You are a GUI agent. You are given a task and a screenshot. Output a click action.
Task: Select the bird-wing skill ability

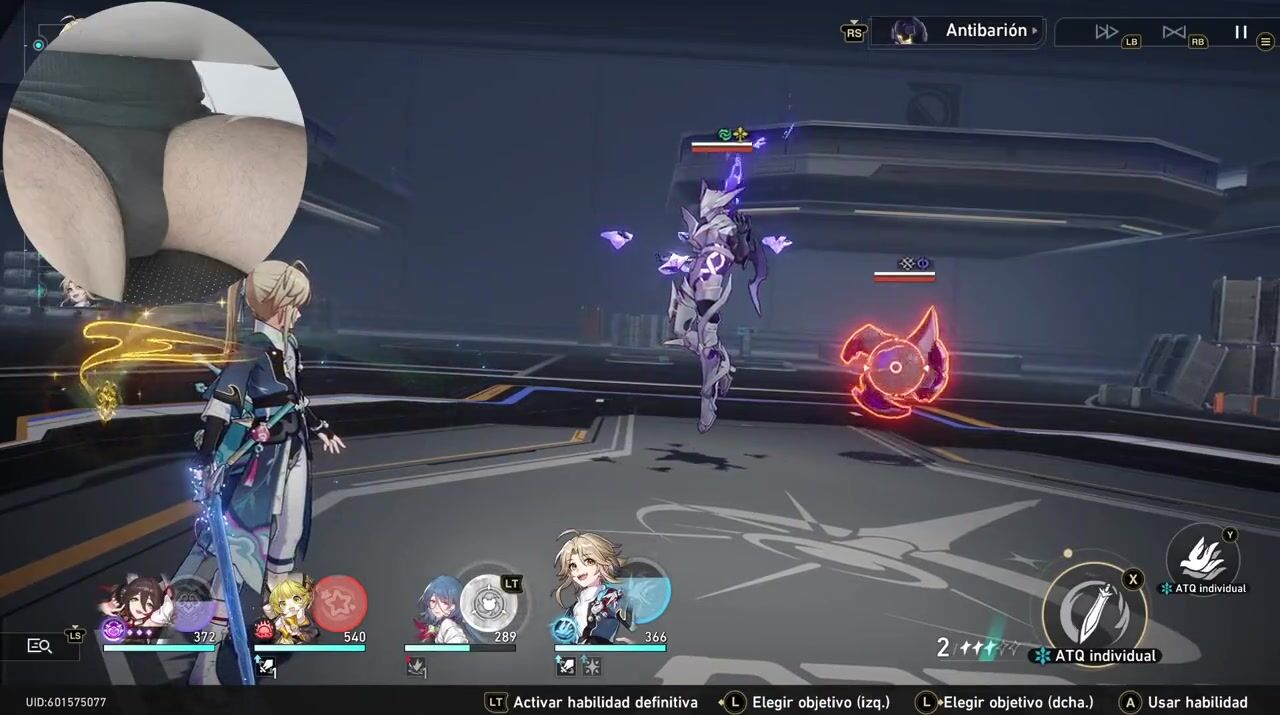[x=1202, y=559]
